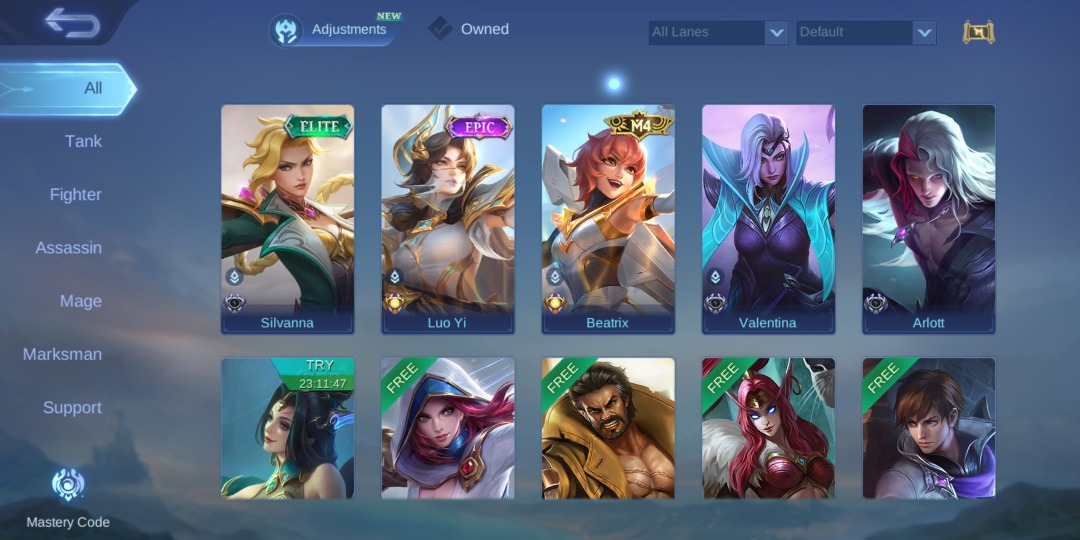Switch to the Support category
Screen dimensions: 1080x540
pos(72,408)
